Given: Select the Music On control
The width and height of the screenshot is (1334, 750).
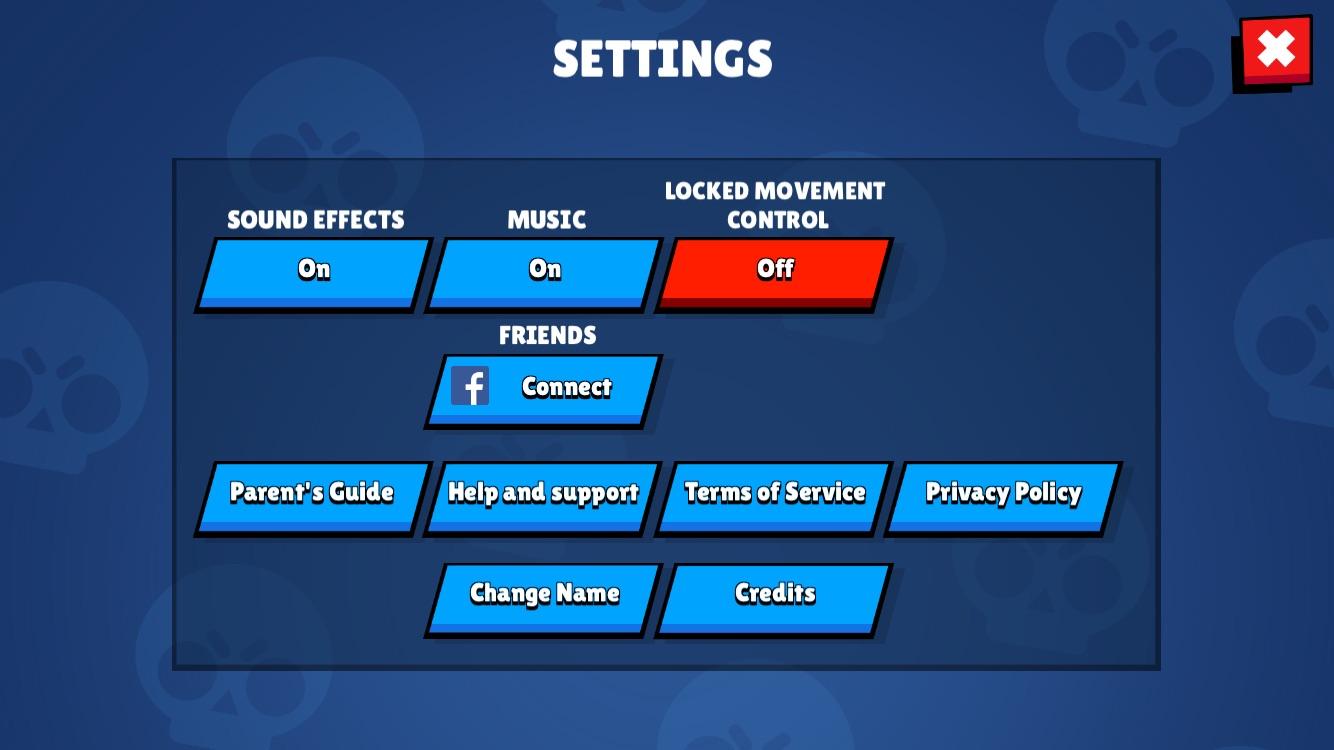Looking at the screenshot, I should (545, 269).
